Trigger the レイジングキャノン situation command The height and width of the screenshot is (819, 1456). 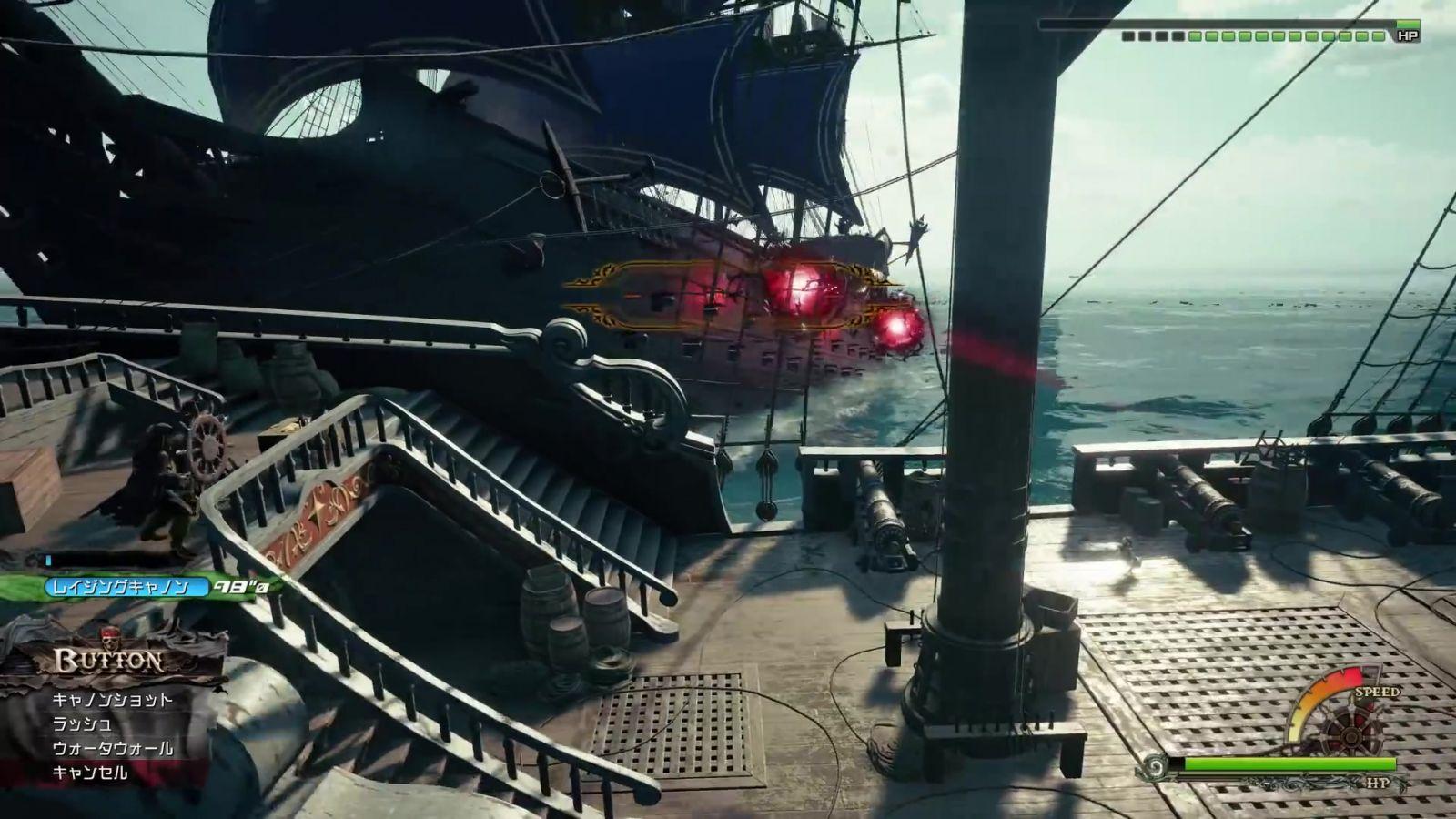point(120,587)
